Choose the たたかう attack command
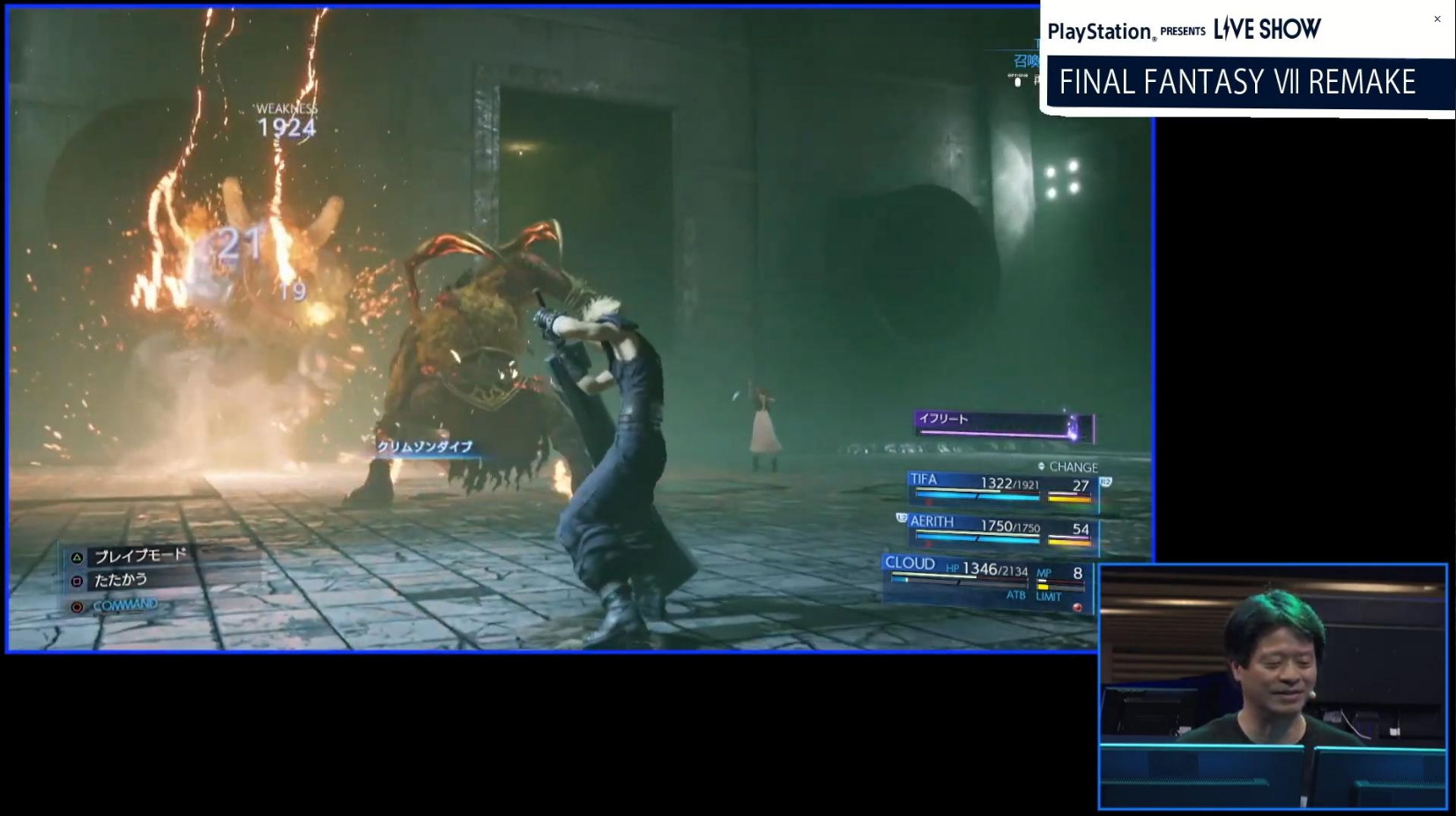1456x816 pixels. [120, 581]
